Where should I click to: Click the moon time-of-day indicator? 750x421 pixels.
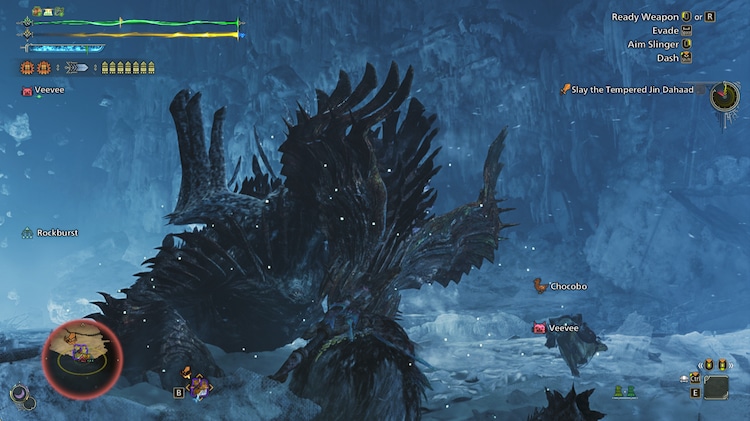(x=18, y=396)
